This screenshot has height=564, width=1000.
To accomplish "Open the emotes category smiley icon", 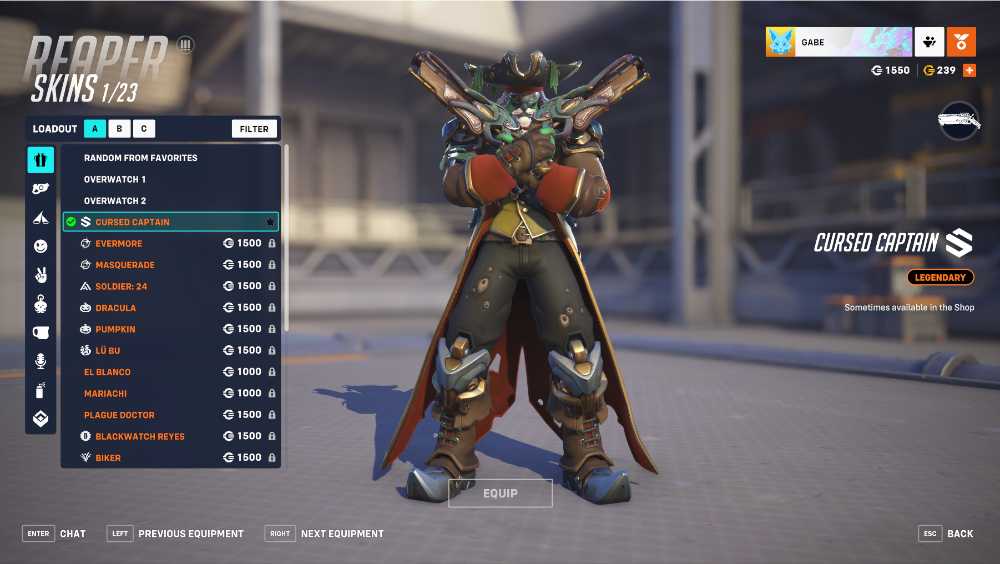I will 41,246.
